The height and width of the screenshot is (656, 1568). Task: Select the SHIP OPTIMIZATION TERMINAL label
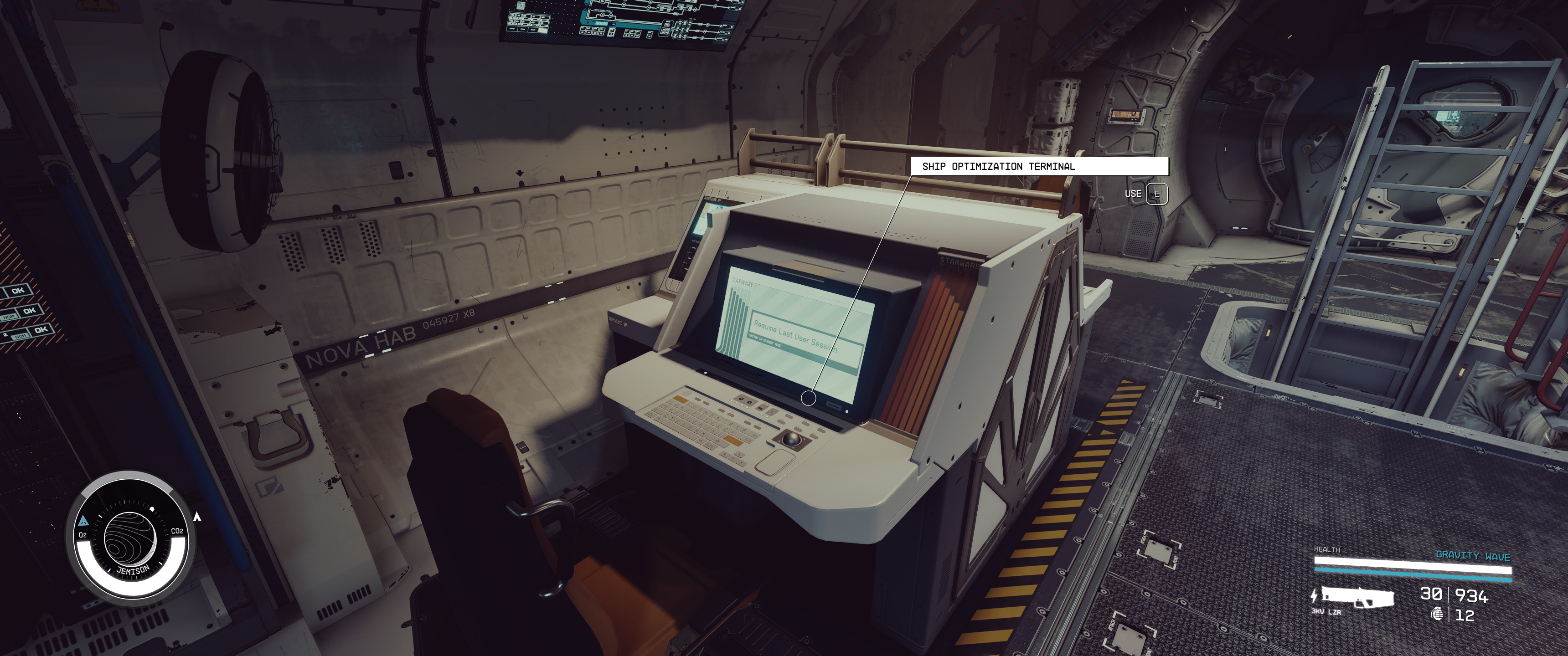[999, 165]
